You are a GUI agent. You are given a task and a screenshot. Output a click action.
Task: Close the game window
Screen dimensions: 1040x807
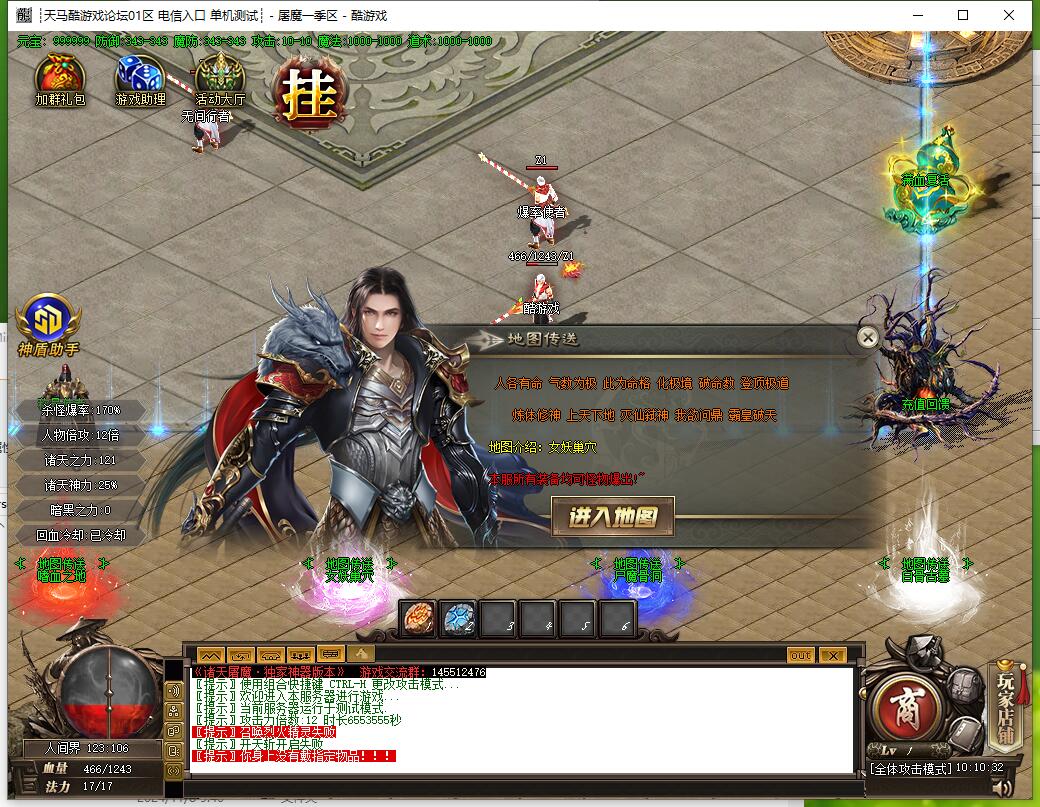point(1010,15)
